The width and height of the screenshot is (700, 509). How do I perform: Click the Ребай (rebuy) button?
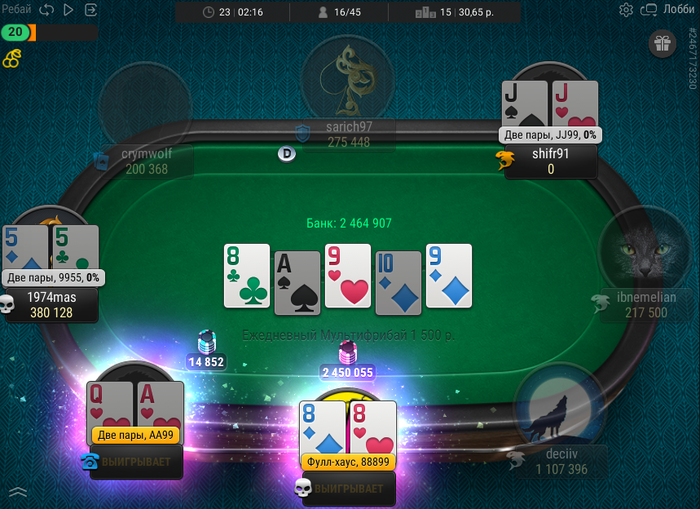[x=16, y=10]
